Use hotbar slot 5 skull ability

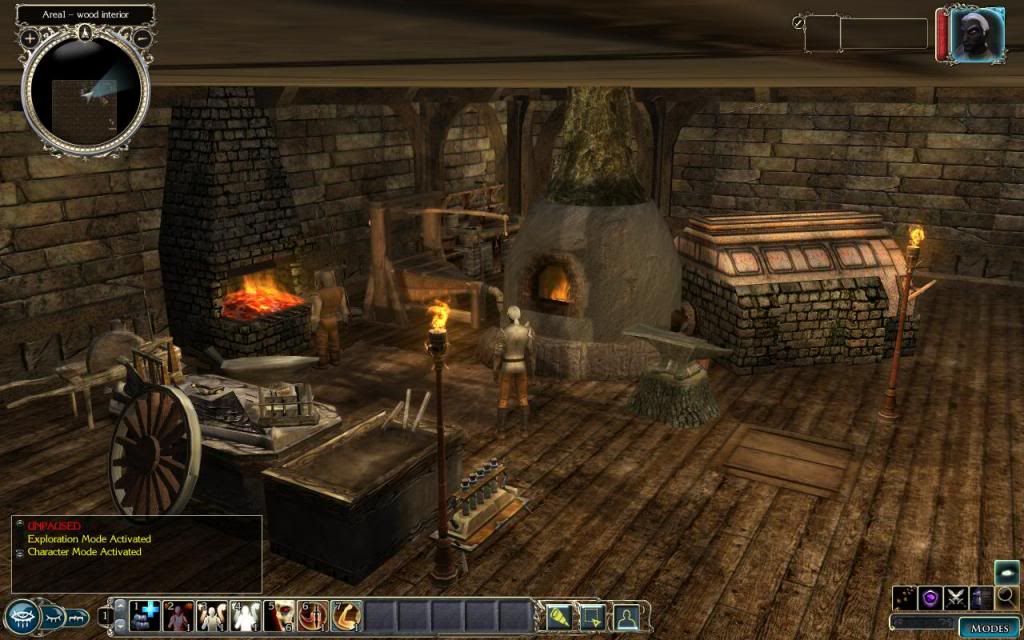point(278,615)
